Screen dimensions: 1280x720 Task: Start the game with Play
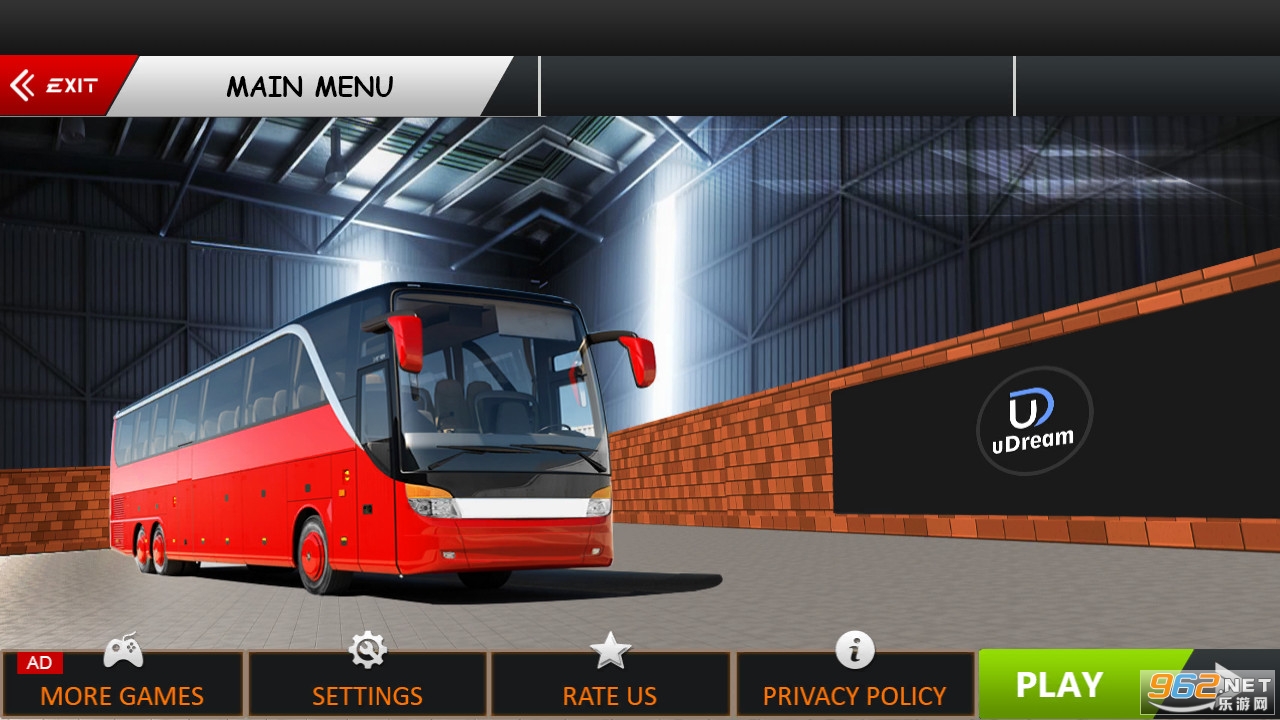pyautogui.click(x=1060, y=685)
